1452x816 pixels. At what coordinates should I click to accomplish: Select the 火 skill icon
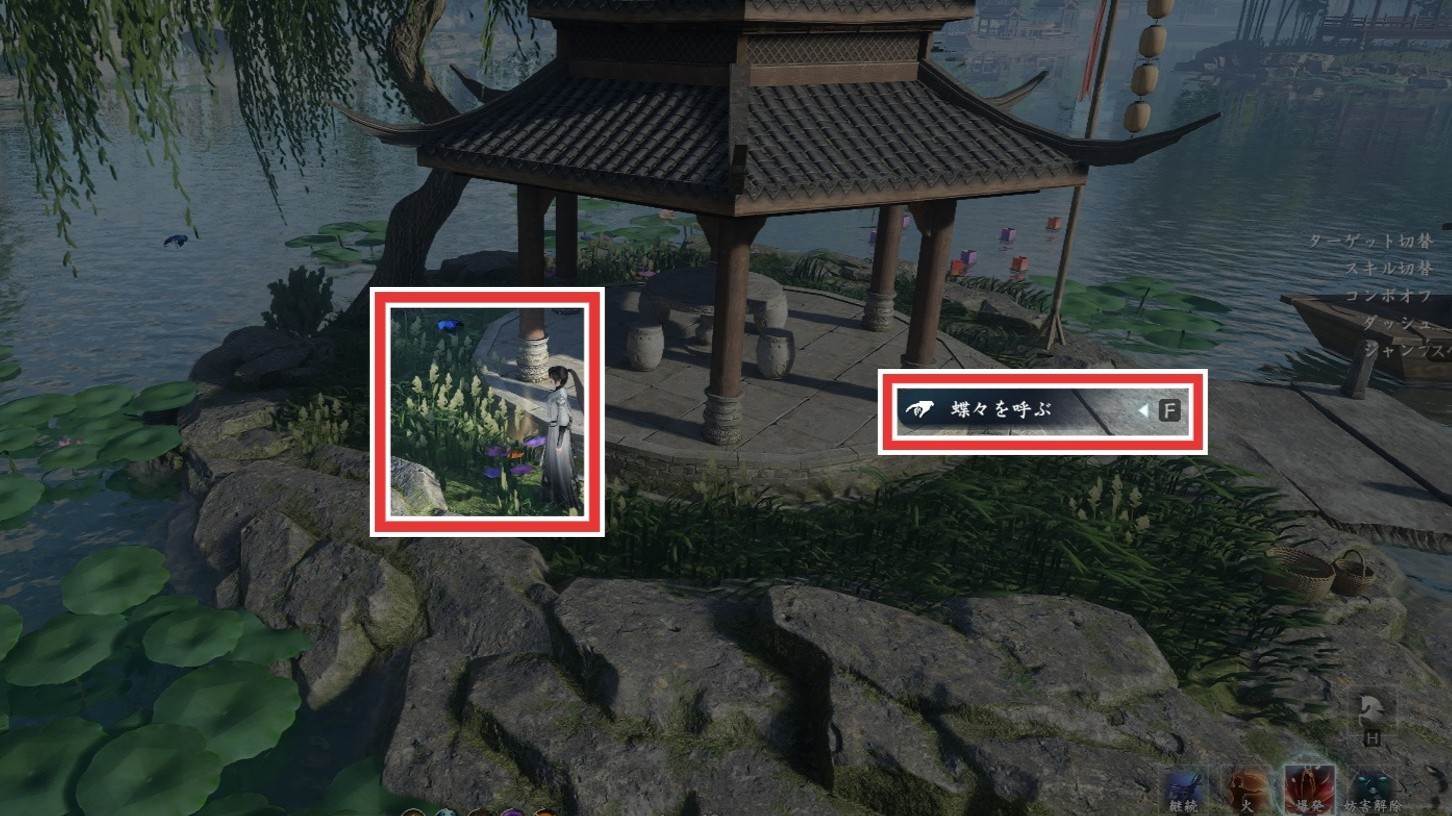[x=1247, y=790]
